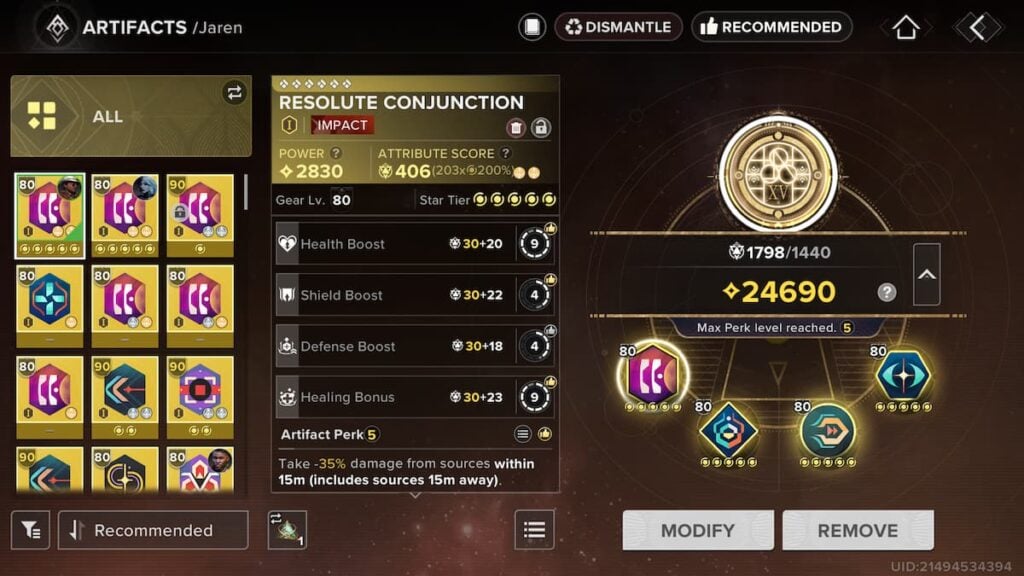Open the artifact filter button

click(x=31, y=530)
